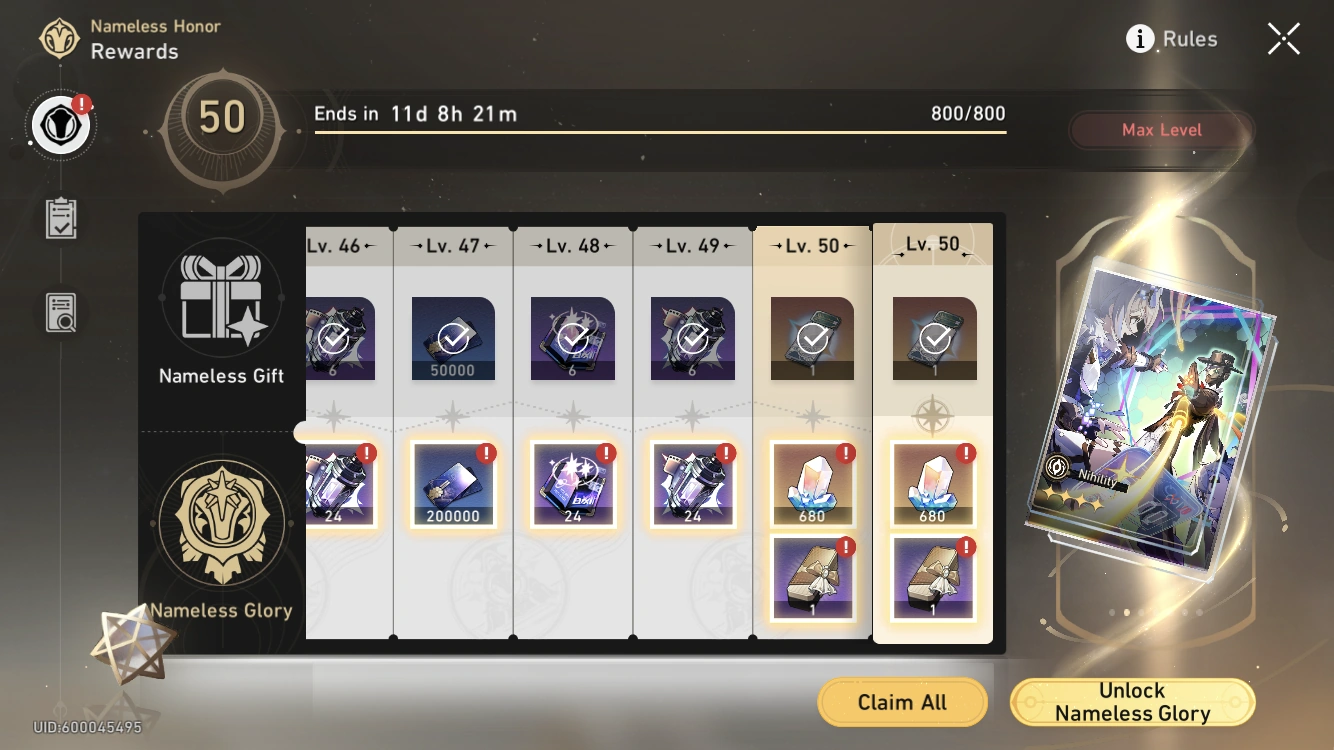Switch to the Lv. 46 reward column
Screen dimensions: 1334x750
tap(339, 245)
